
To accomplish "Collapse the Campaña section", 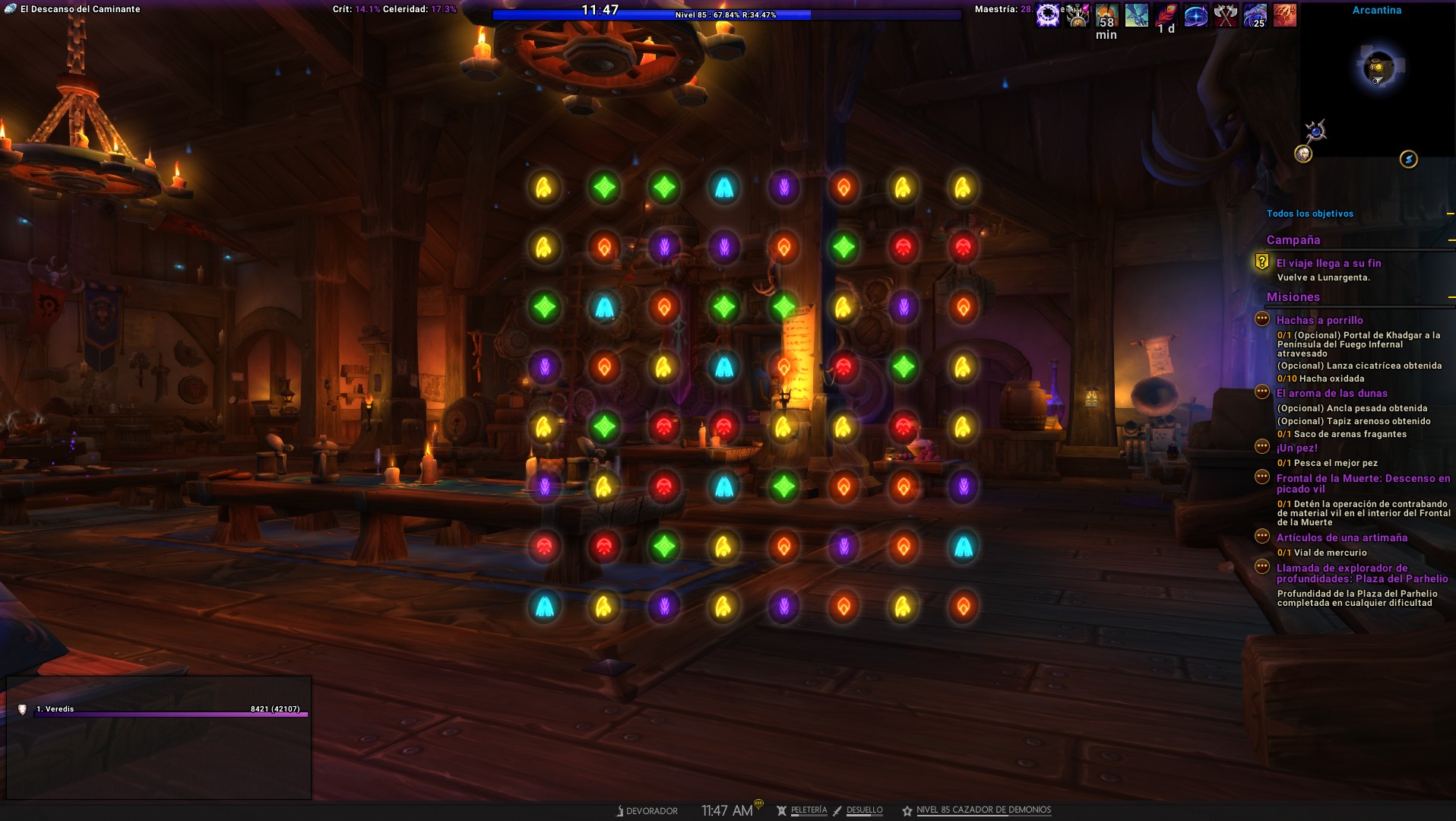I will click(1451, 240).
